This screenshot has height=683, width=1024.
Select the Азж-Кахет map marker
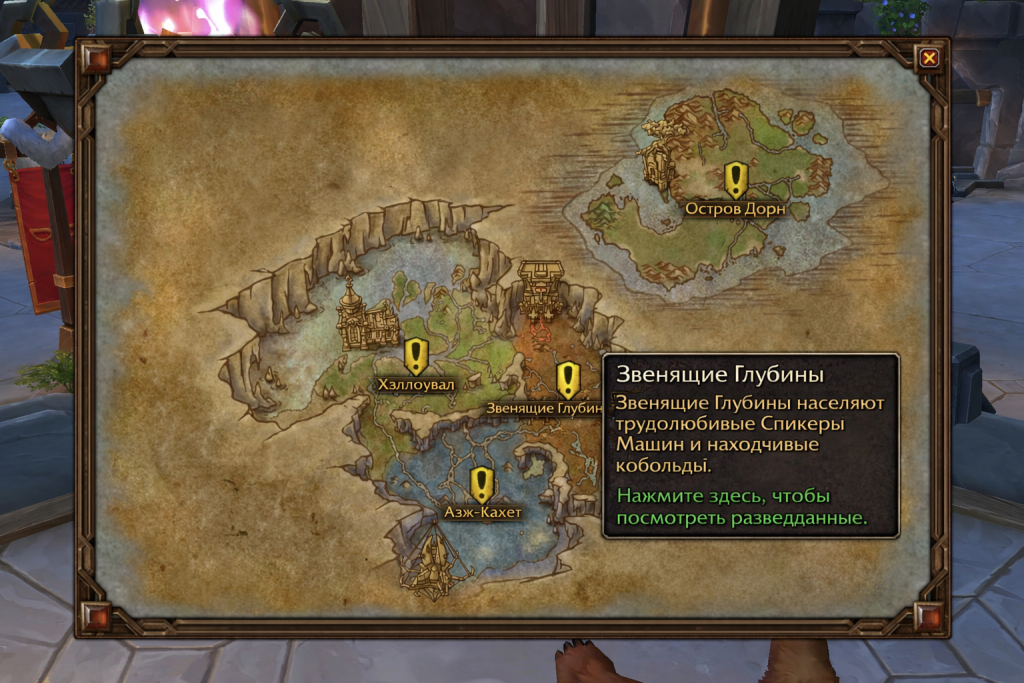(x=482, y=485)
